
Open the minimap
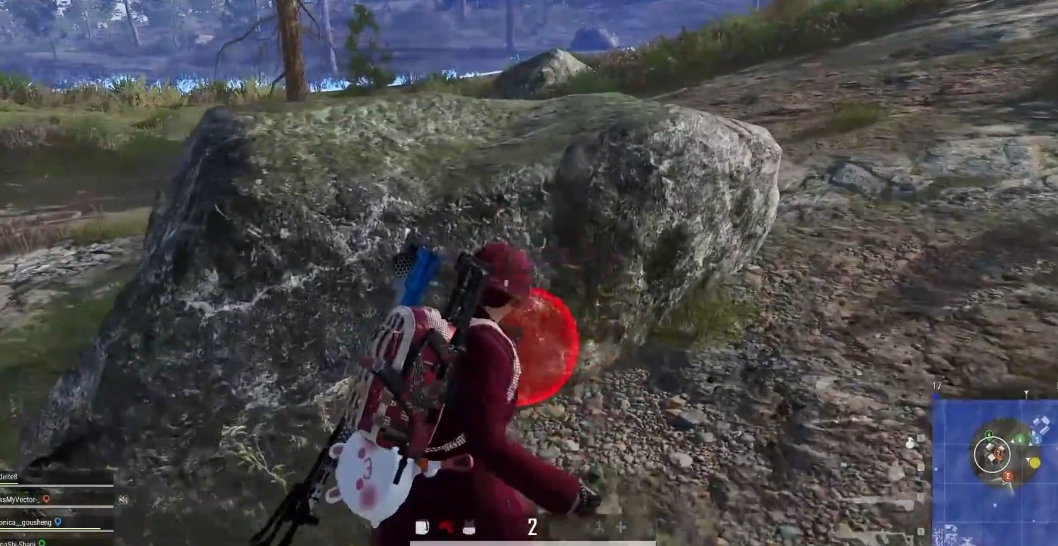coord(994,470)
